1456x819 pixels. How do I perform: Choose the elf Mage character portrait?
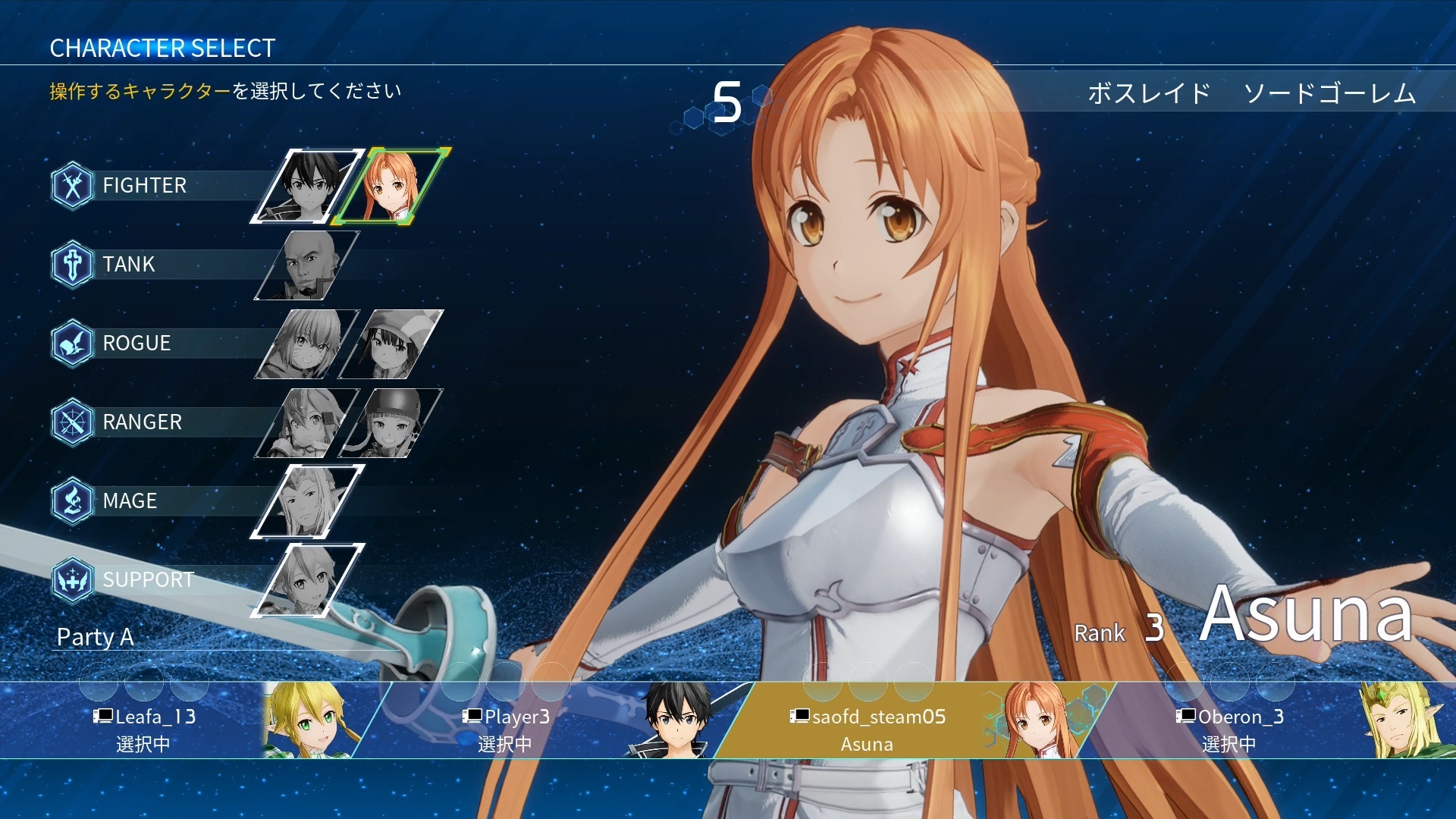(x=307, y=501)
